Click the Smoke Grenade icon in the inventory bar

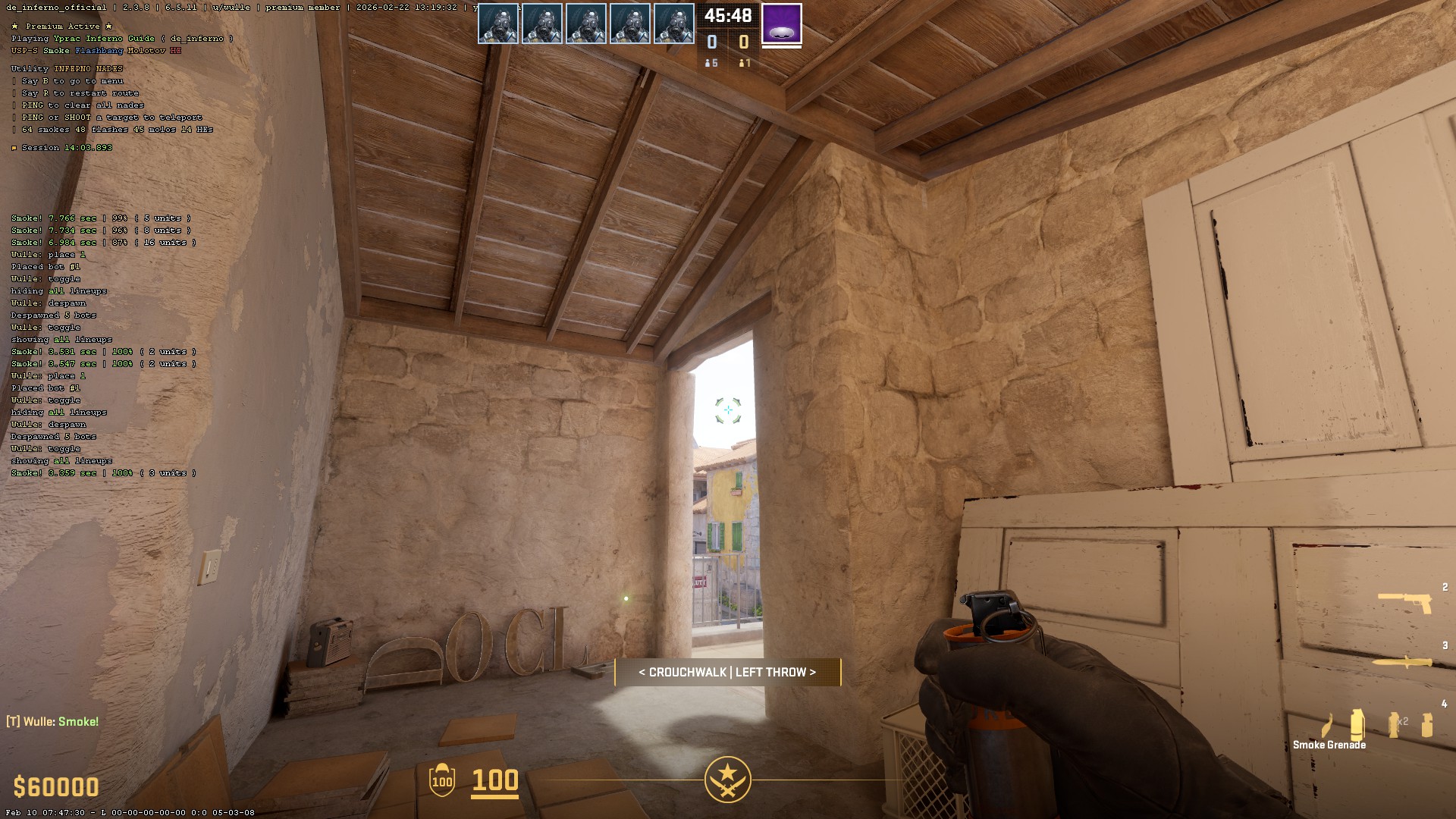click(x=1357, y=723)
